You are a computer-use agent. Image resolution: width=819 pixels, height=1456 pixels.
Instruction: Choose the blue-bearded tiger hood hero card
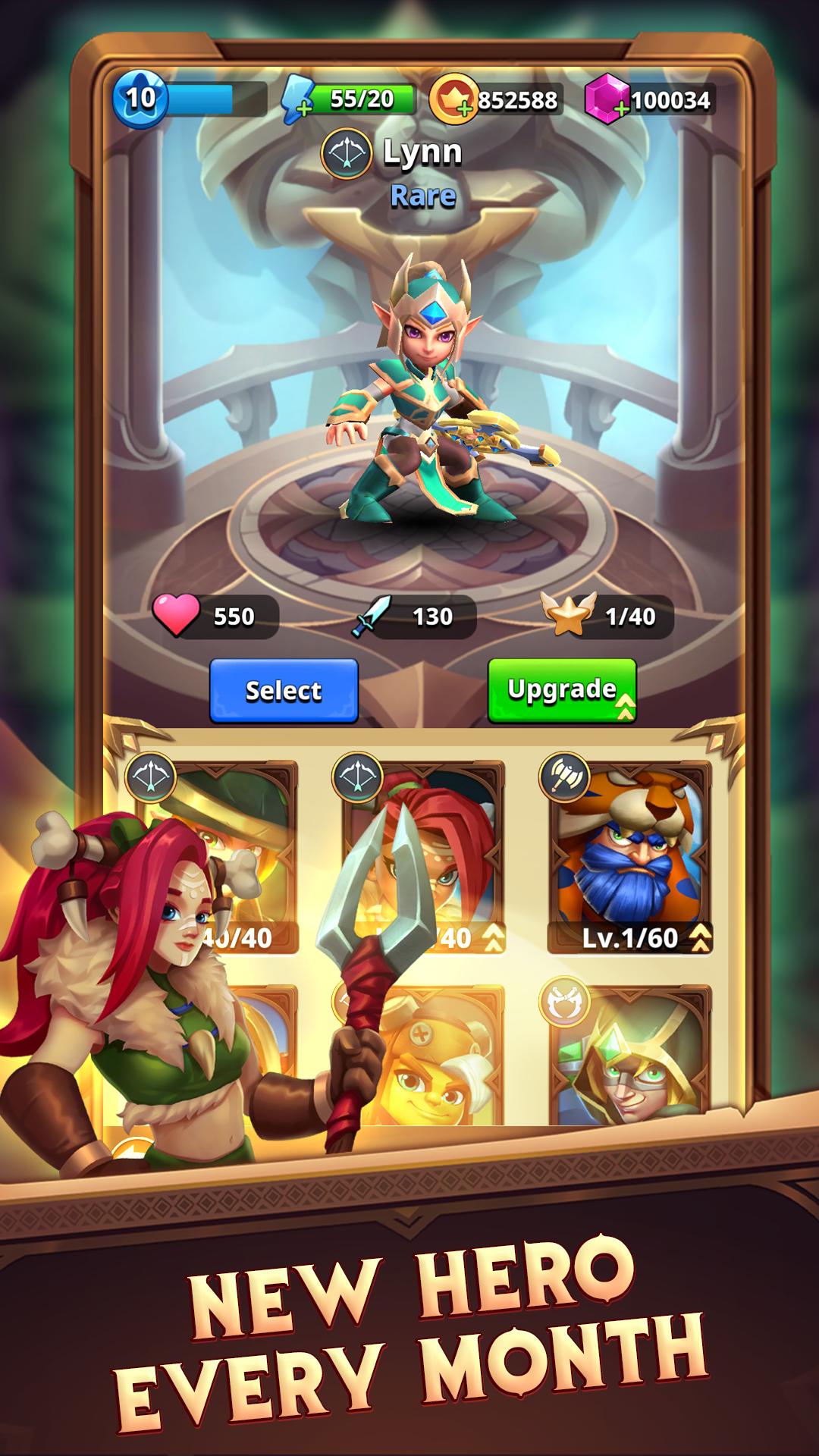click(629, 857)
